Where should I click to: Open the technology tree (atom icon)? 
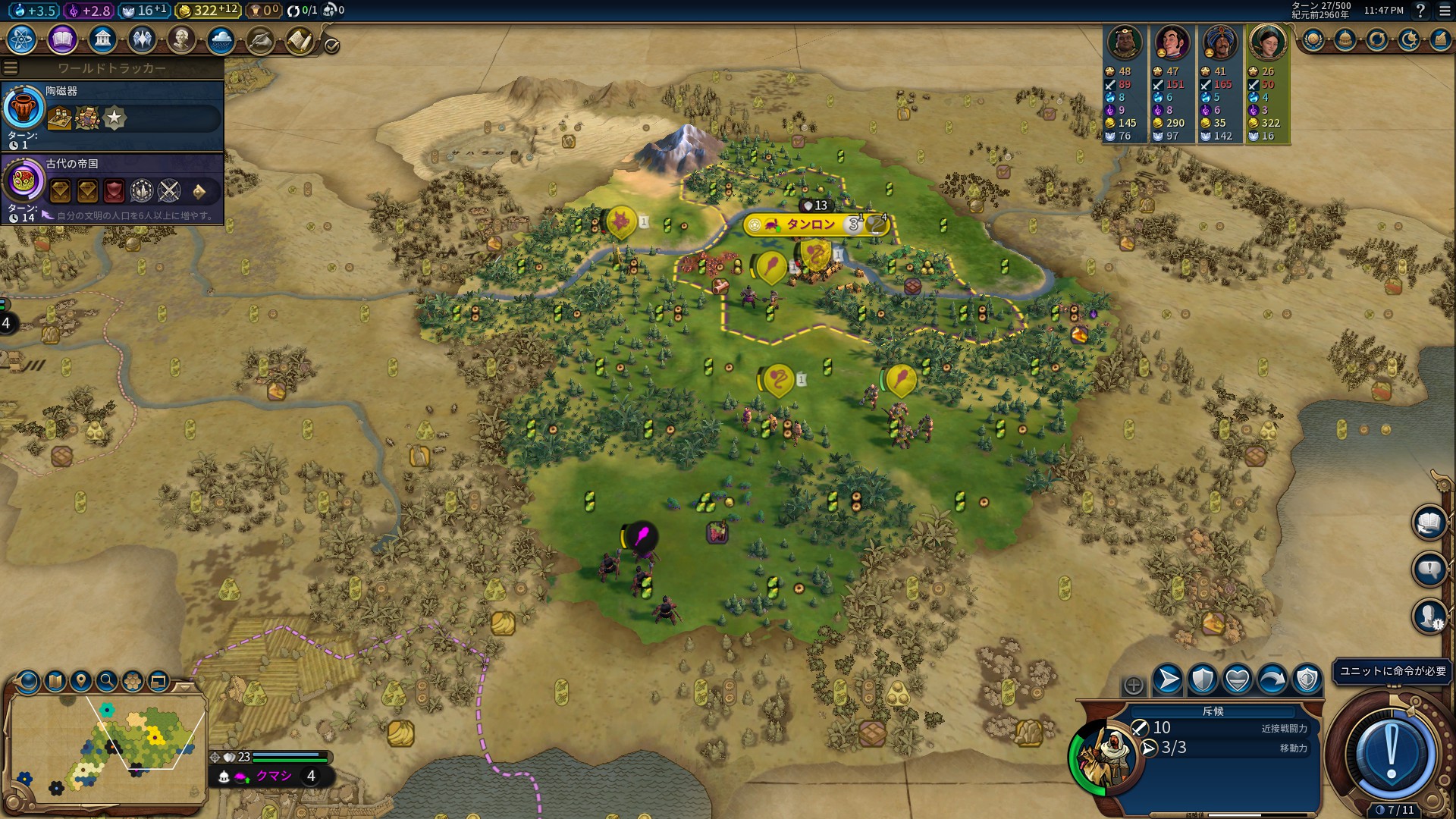point(22,39)
